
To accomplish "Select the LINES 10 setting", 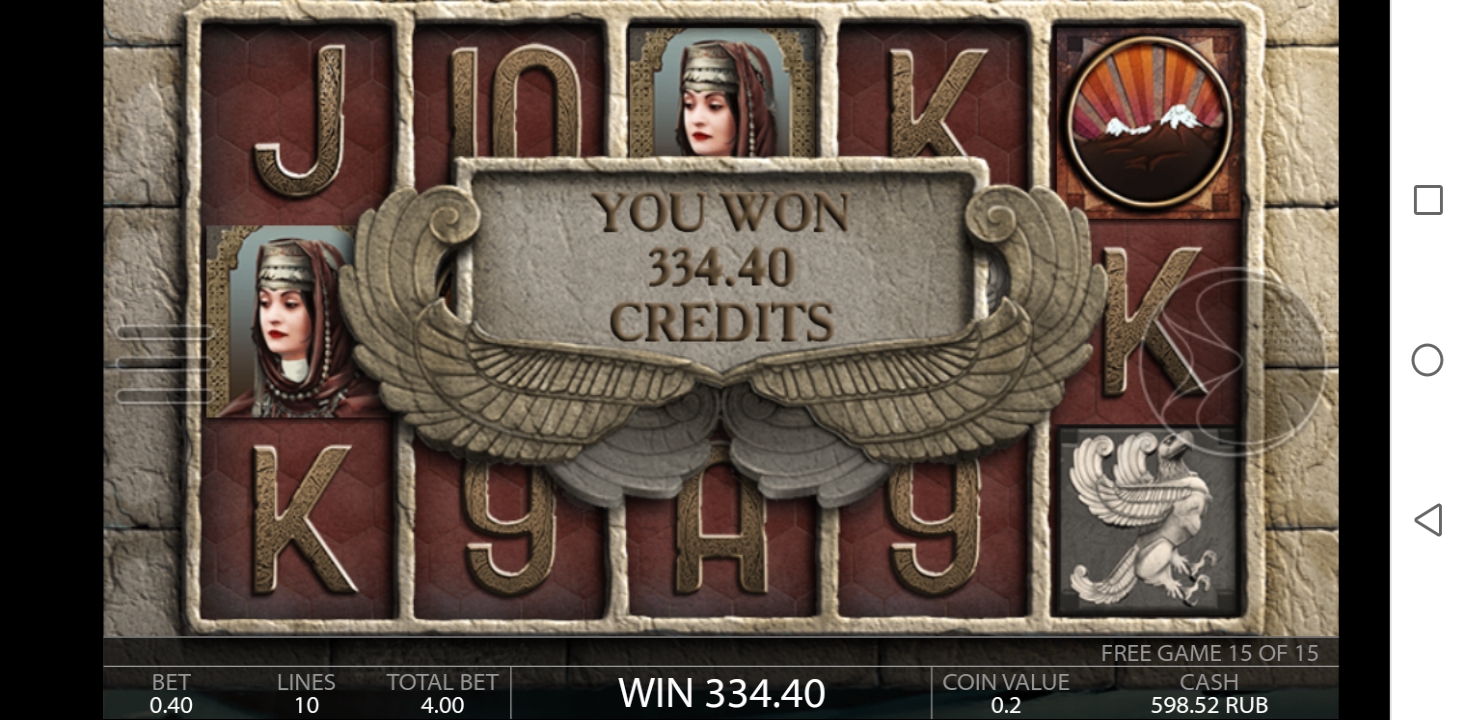I will coord(305,691).
